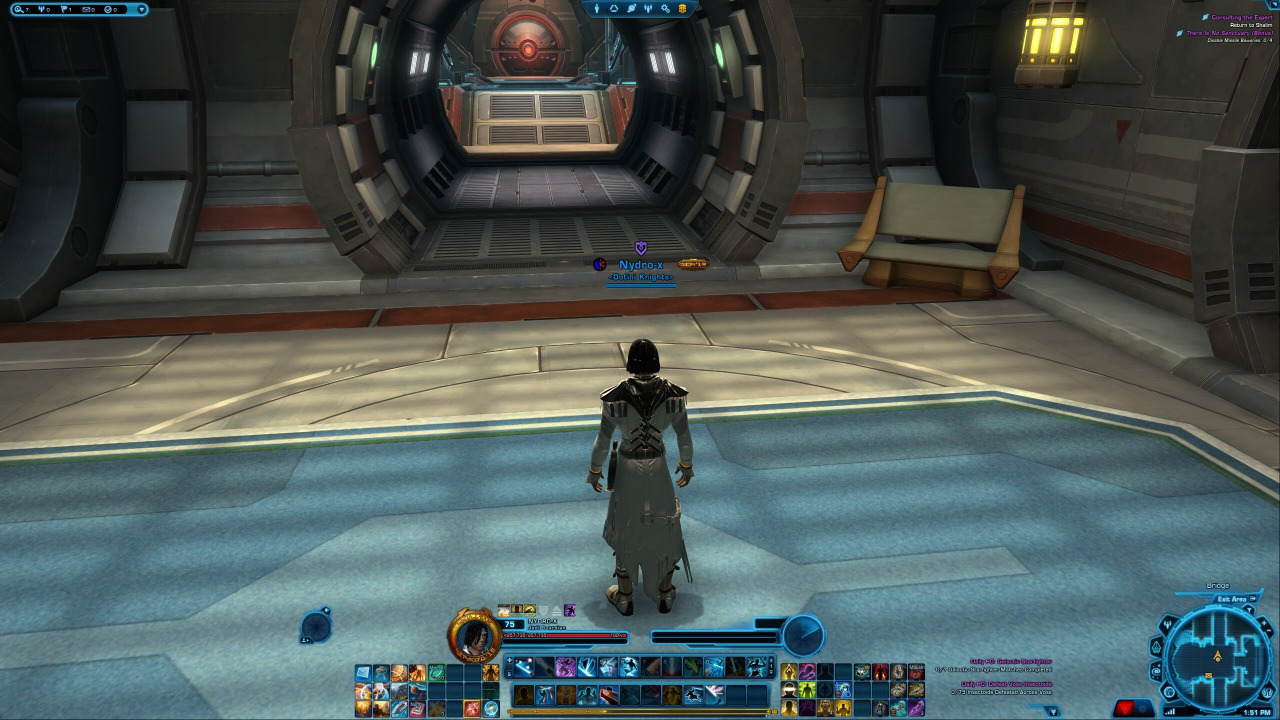Select the Crew Skills icon on the top bar
This screenshot has width=1280, height=720.
click(x=648, y=9)
